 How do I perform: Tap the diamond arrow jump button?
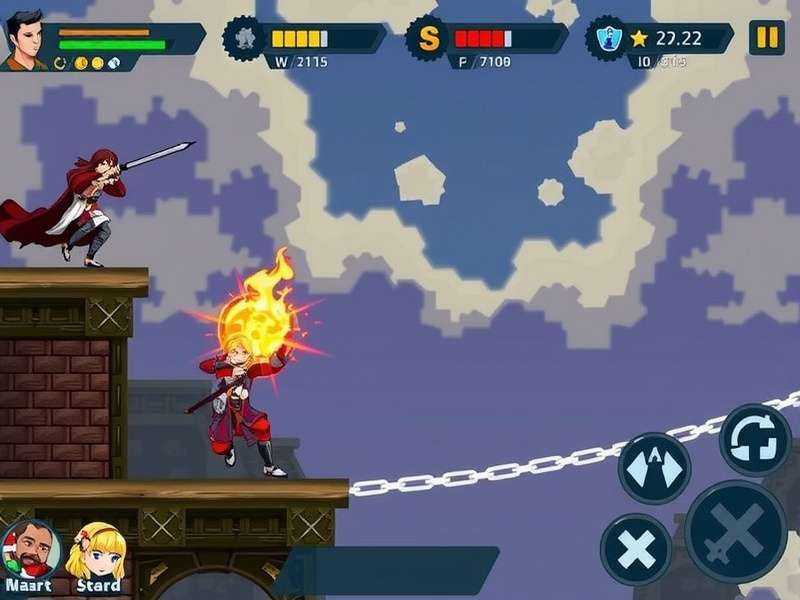click(654, 467)
